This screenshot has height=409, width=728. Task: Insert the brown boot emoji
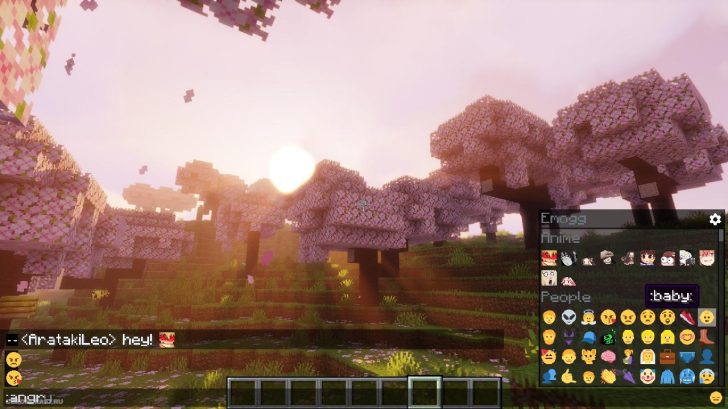pyautogui.click(x=707, y=337)
